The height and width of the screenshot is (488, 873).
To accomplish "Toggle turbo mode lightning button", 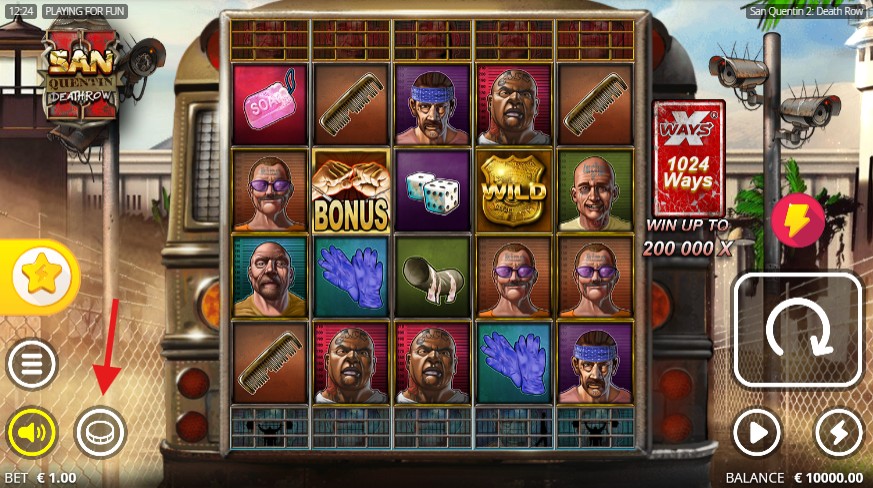I will (x=838, y=433).
